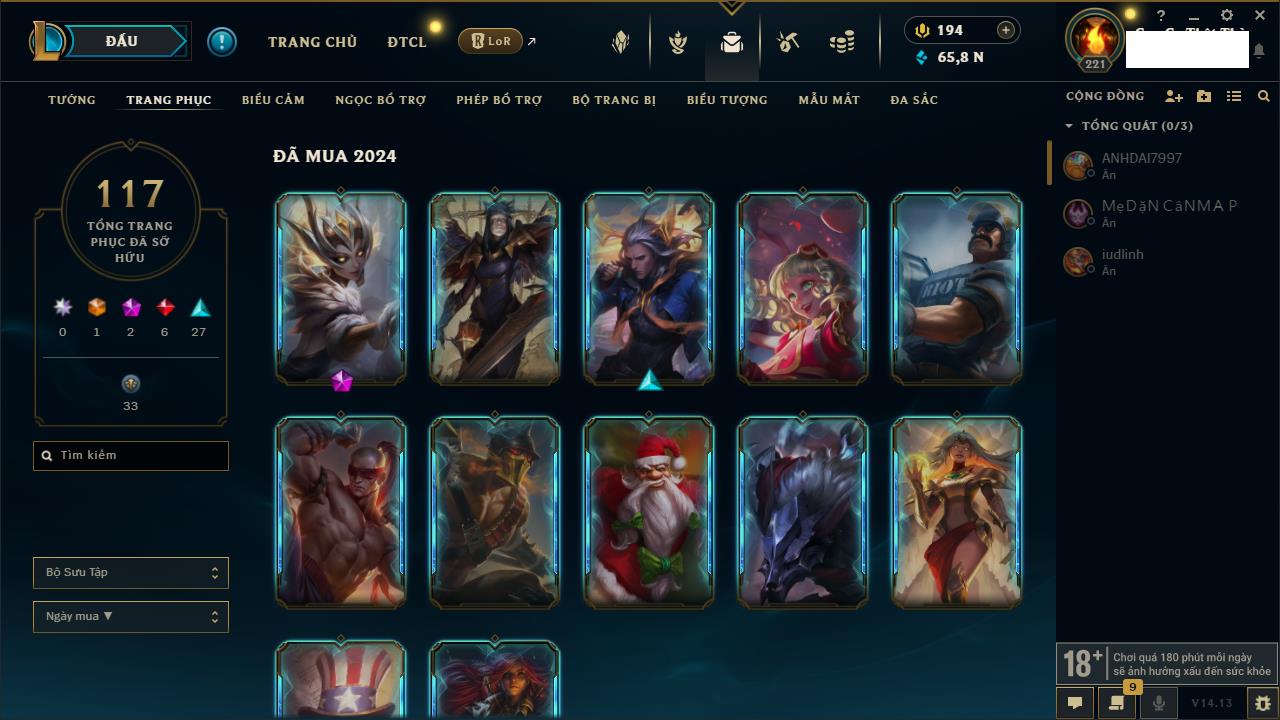
Task: Click the Tìm kiếm search field
Action: (x=131, y=456)
